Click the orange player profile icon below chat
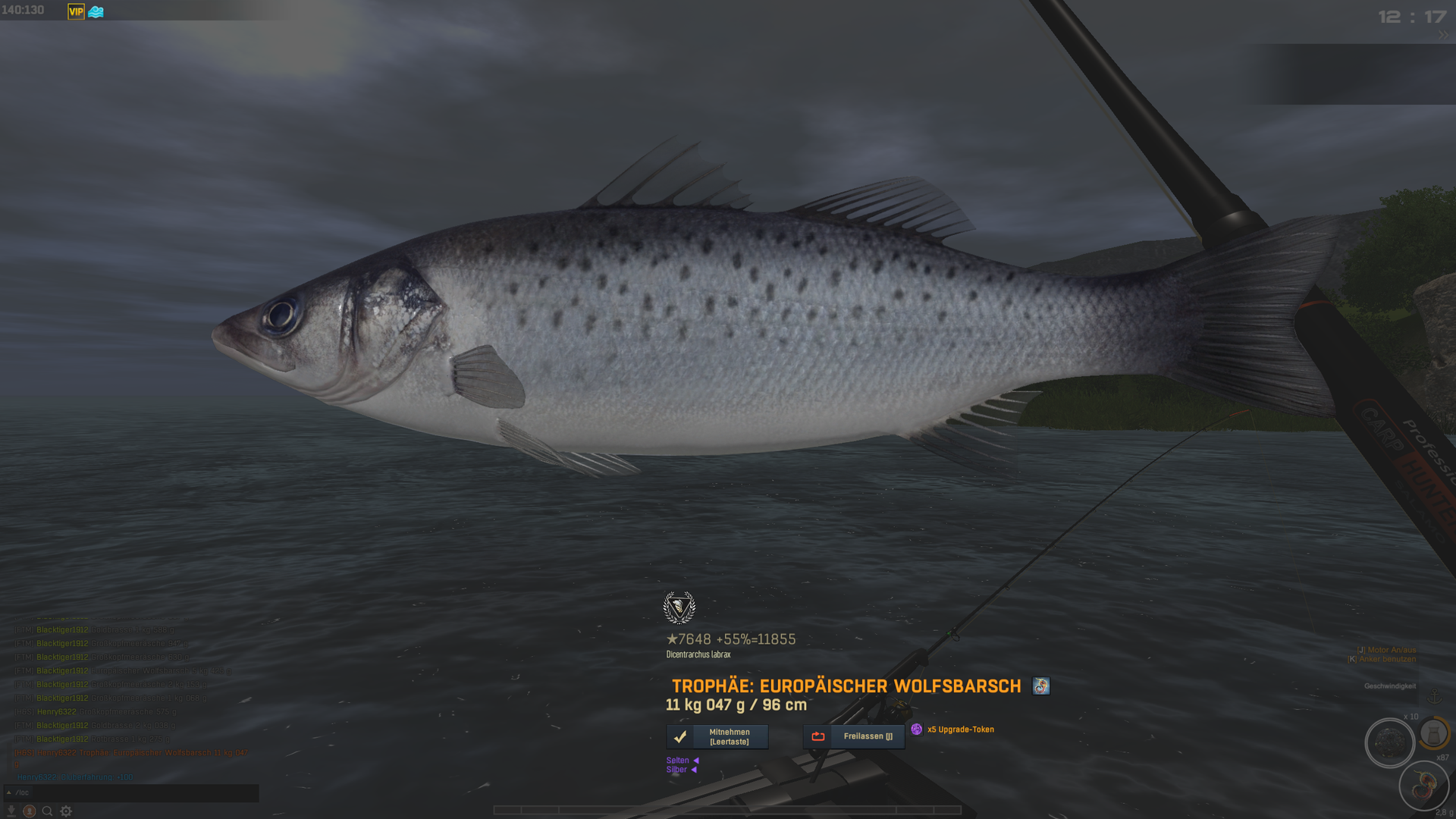The image size is (1456, 819). click(x=29, y=811)
